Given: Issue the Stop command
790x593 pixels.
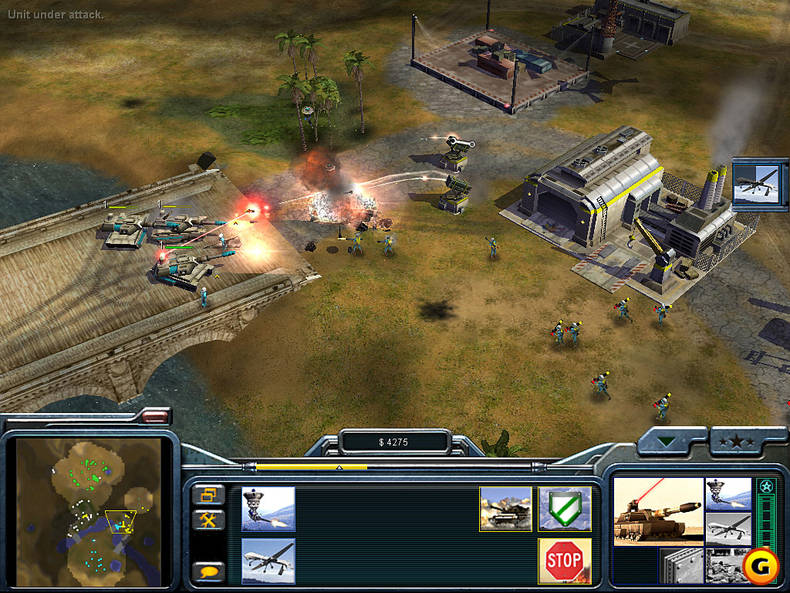Looking at the screenshot, I should (564, 561).
